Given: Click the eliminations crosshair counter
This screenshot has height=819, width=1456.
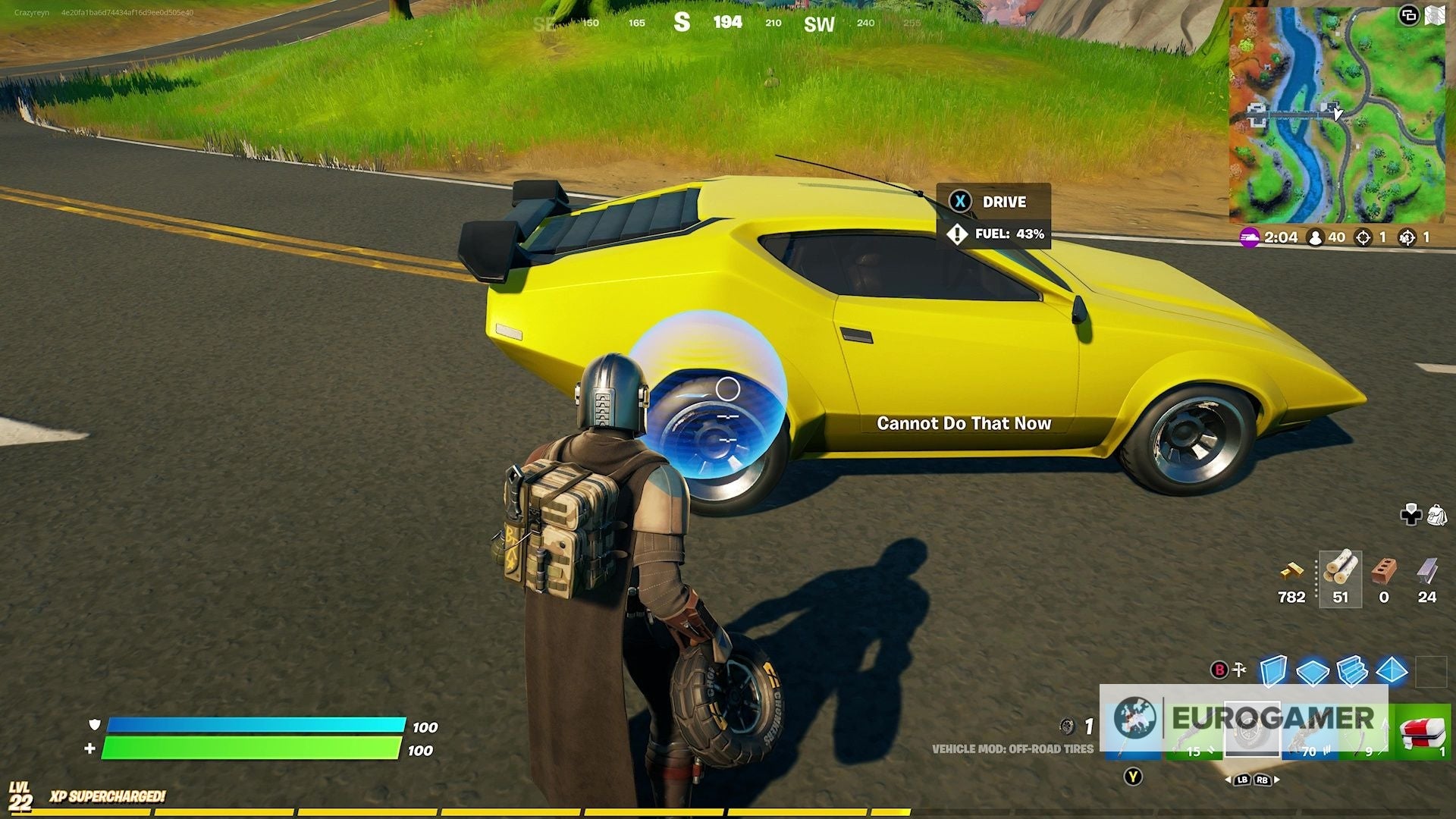Looking at the screenshot, I should (x=1365, y=237).
